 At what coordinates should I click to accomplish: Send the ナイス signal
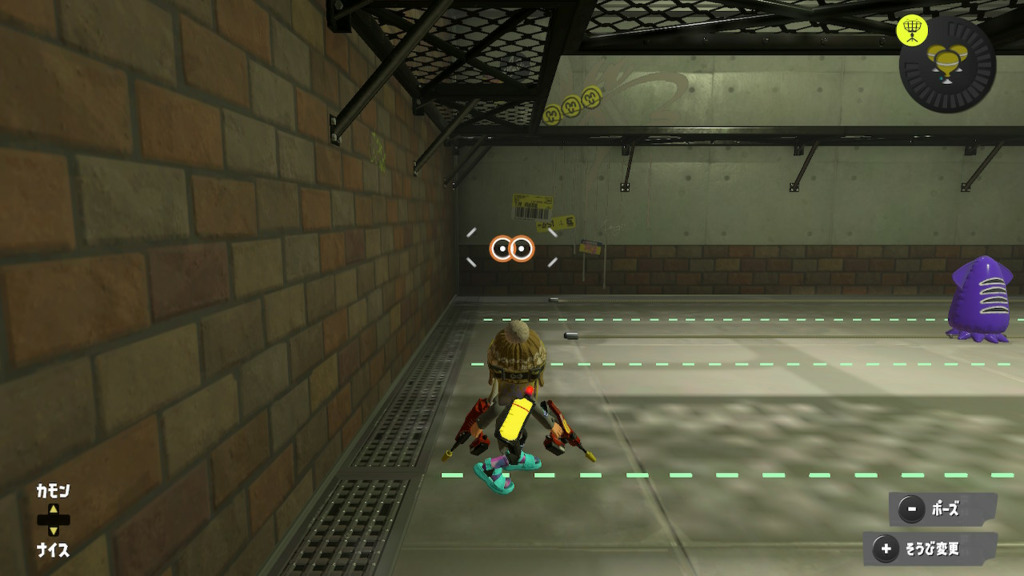click(x=54, y=550)
